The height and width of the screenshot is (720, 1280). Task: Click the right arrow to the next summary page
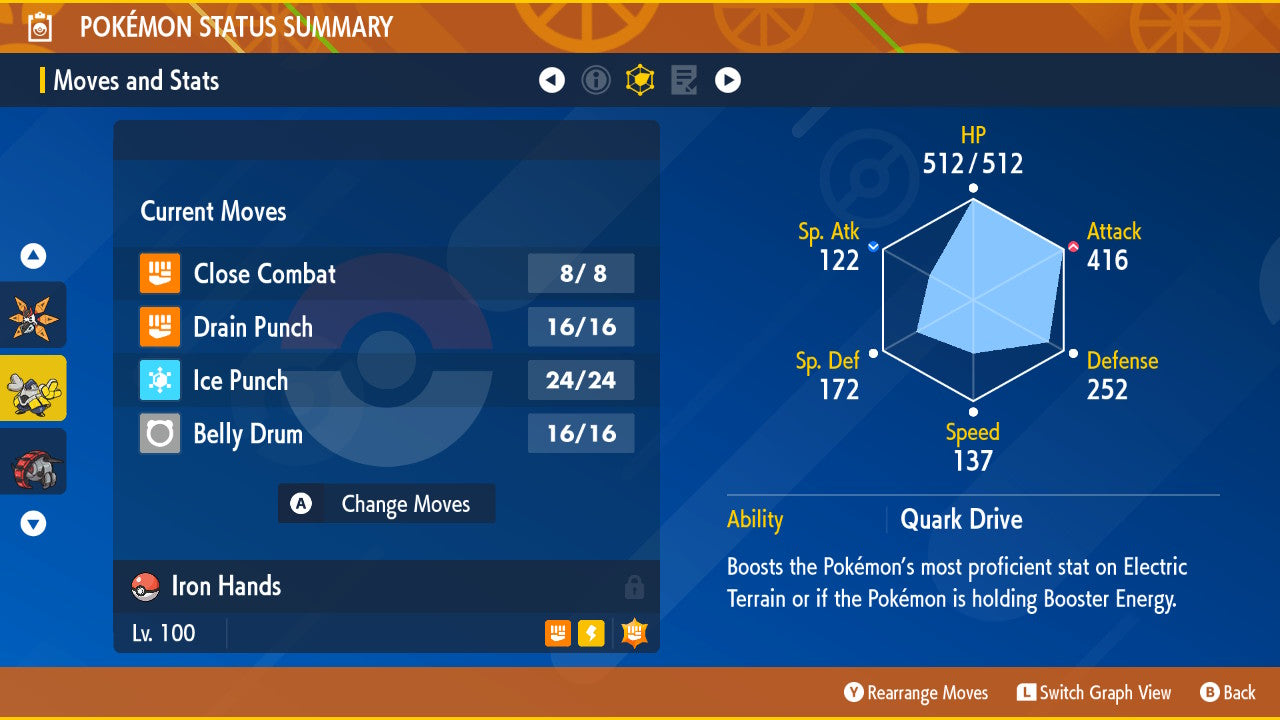[x=727, y=80]
